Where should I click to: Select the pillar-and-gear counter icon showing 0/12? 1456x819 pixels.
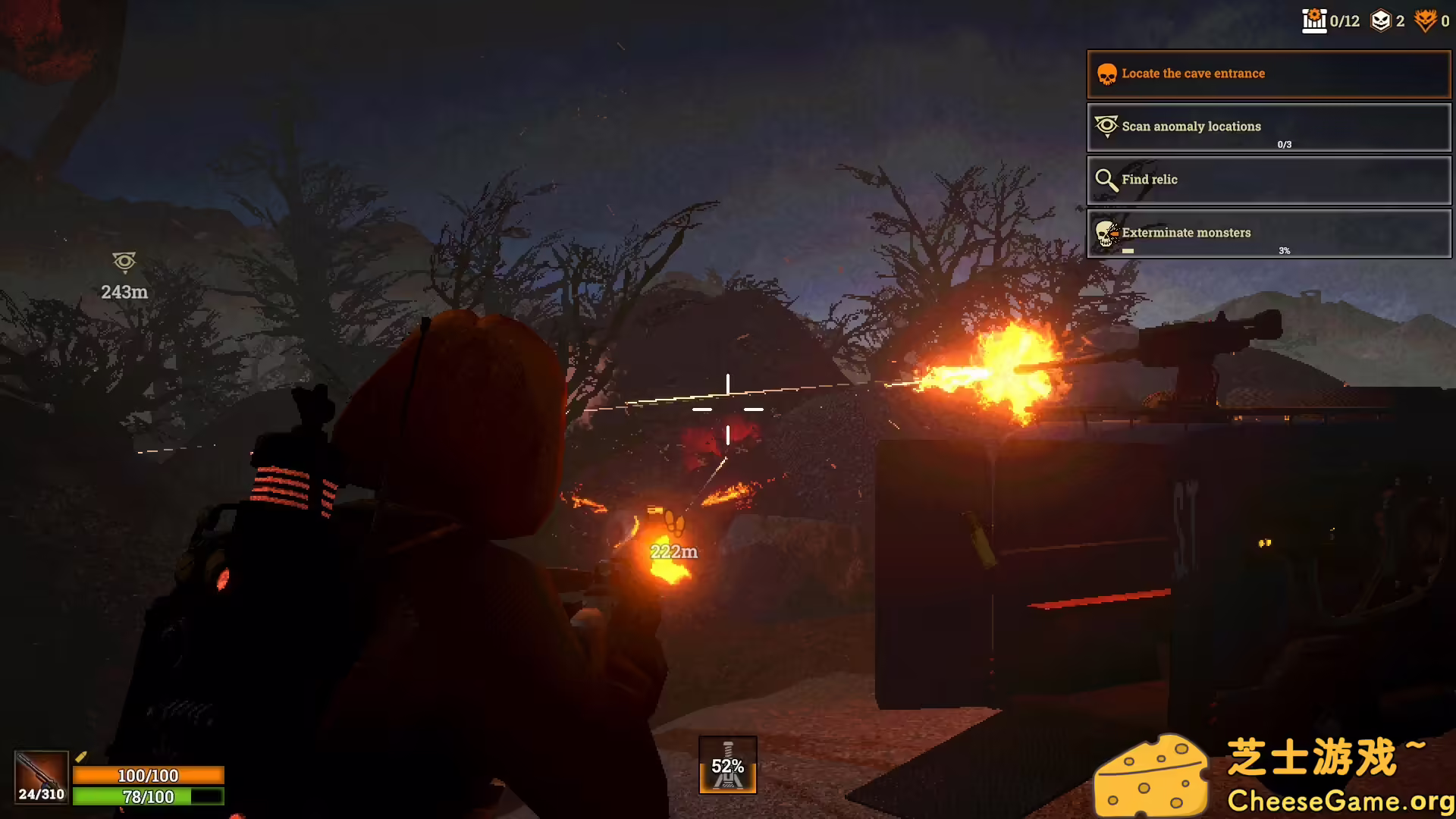(x=1314, y=20)
